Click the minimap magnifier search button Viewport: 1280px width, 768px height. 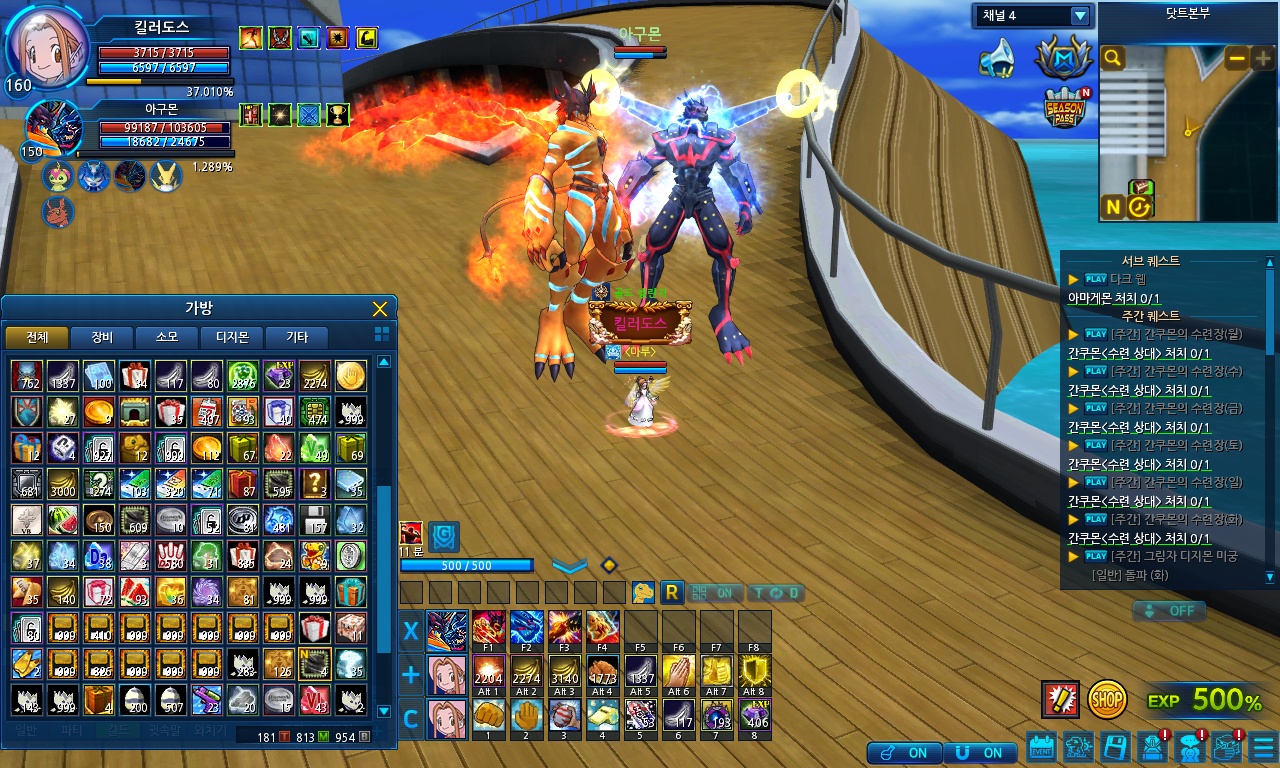click(x=1113, y=59)
